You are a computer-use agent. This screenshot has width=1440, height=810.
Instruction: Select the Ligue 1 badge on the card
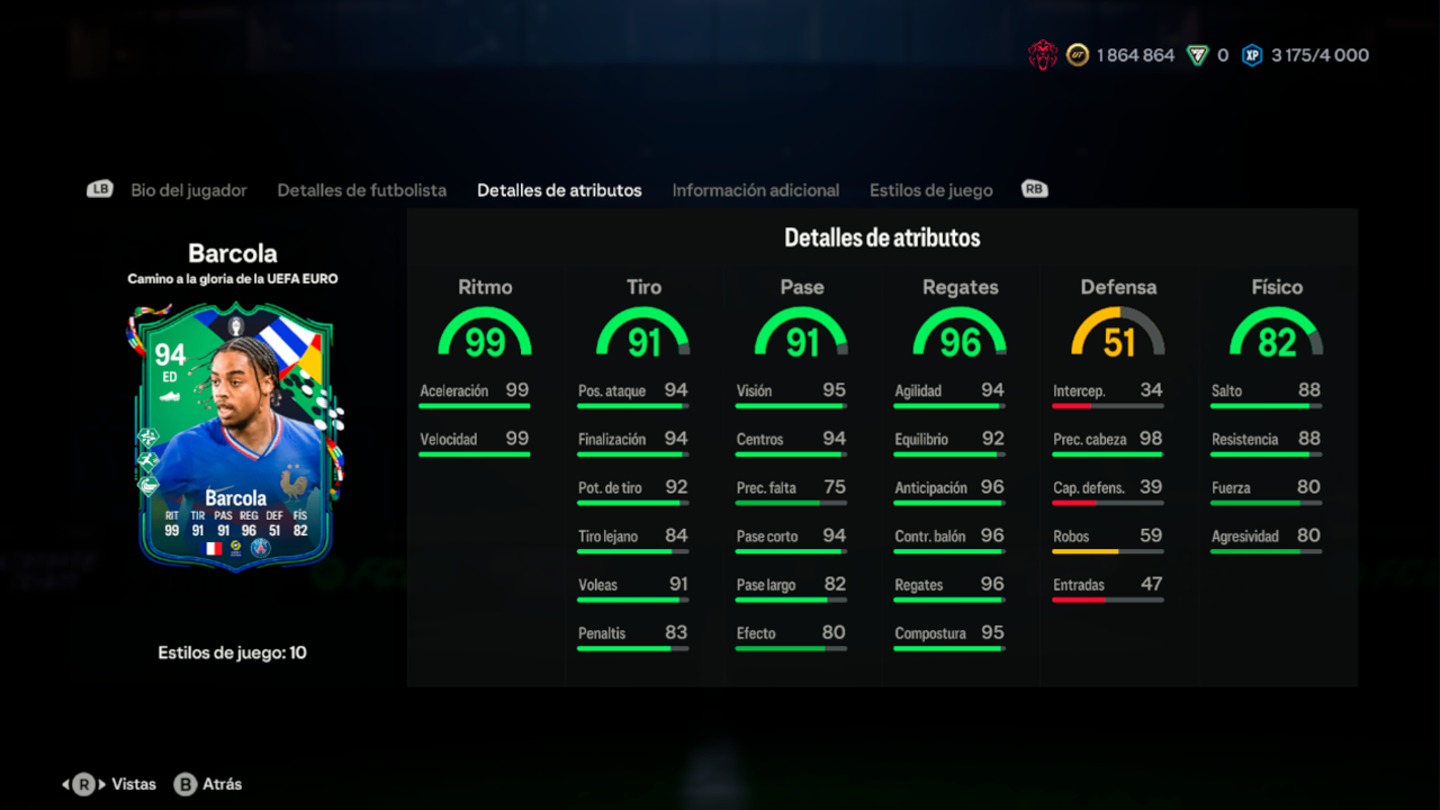pyautogui.click(x=236, y=548)
